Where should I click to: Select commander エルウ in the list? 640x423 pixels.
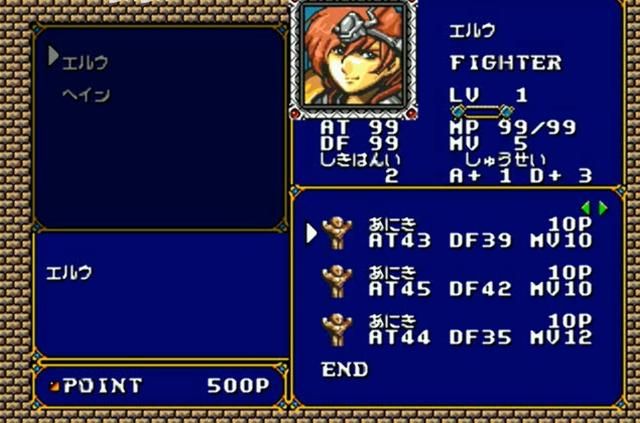tap(85, 62)
